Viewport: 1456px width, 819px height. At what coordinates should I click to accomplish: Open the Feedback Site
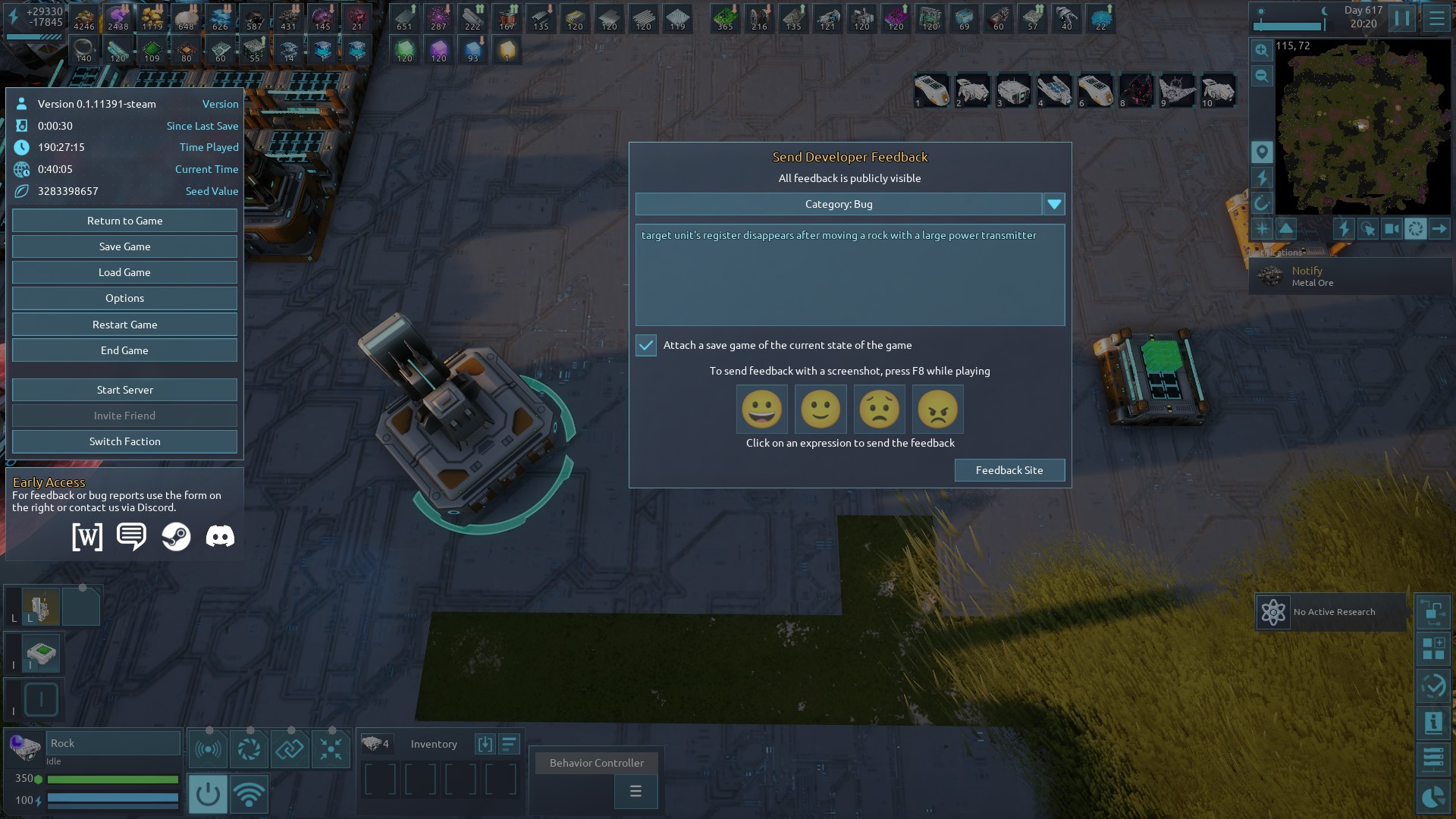coord(1009,470)
